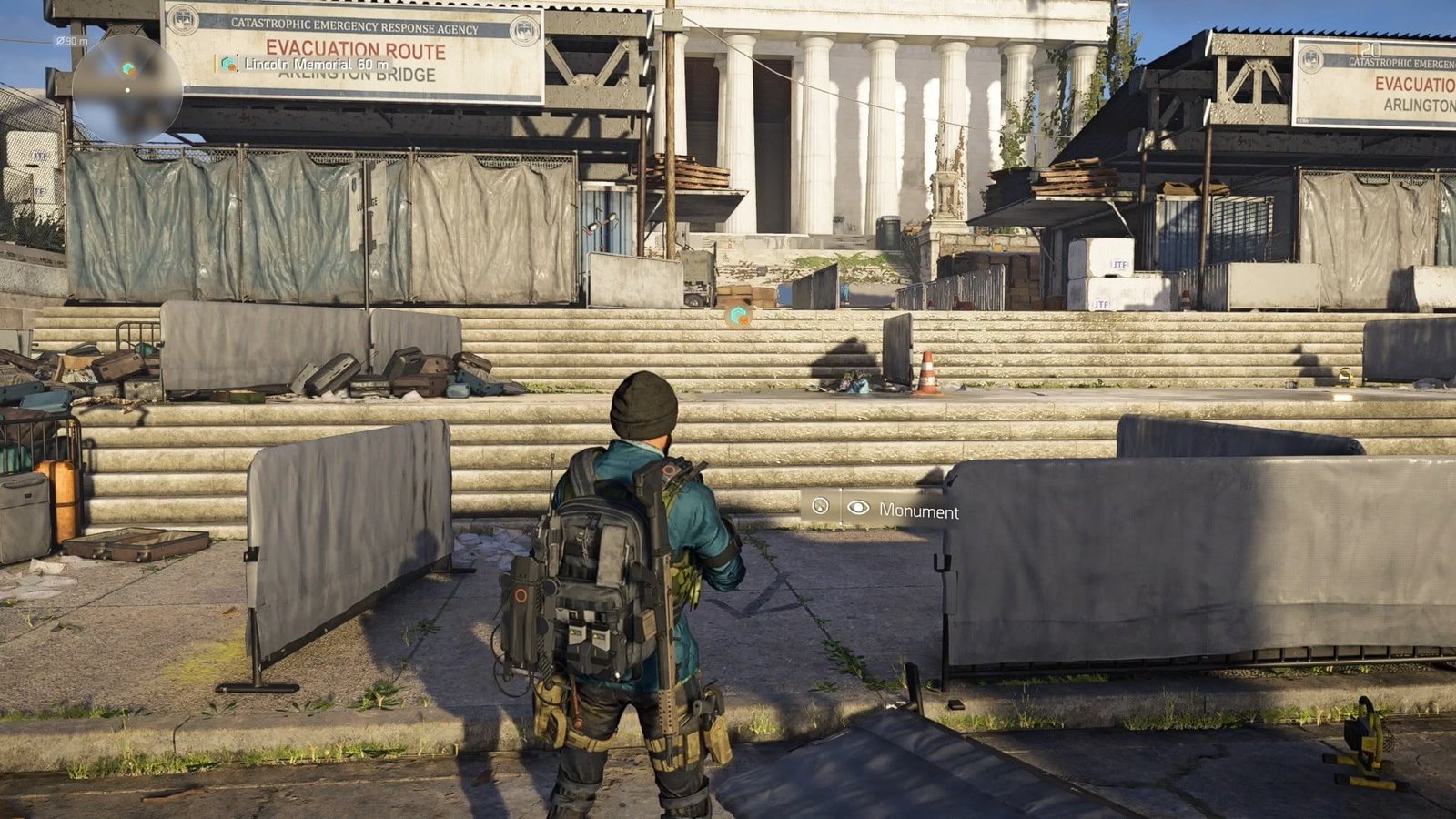Viewport: 1456px width, 819px height.
Task: Click the teal hexagon marker on the minimap
Action: point(128,68)
